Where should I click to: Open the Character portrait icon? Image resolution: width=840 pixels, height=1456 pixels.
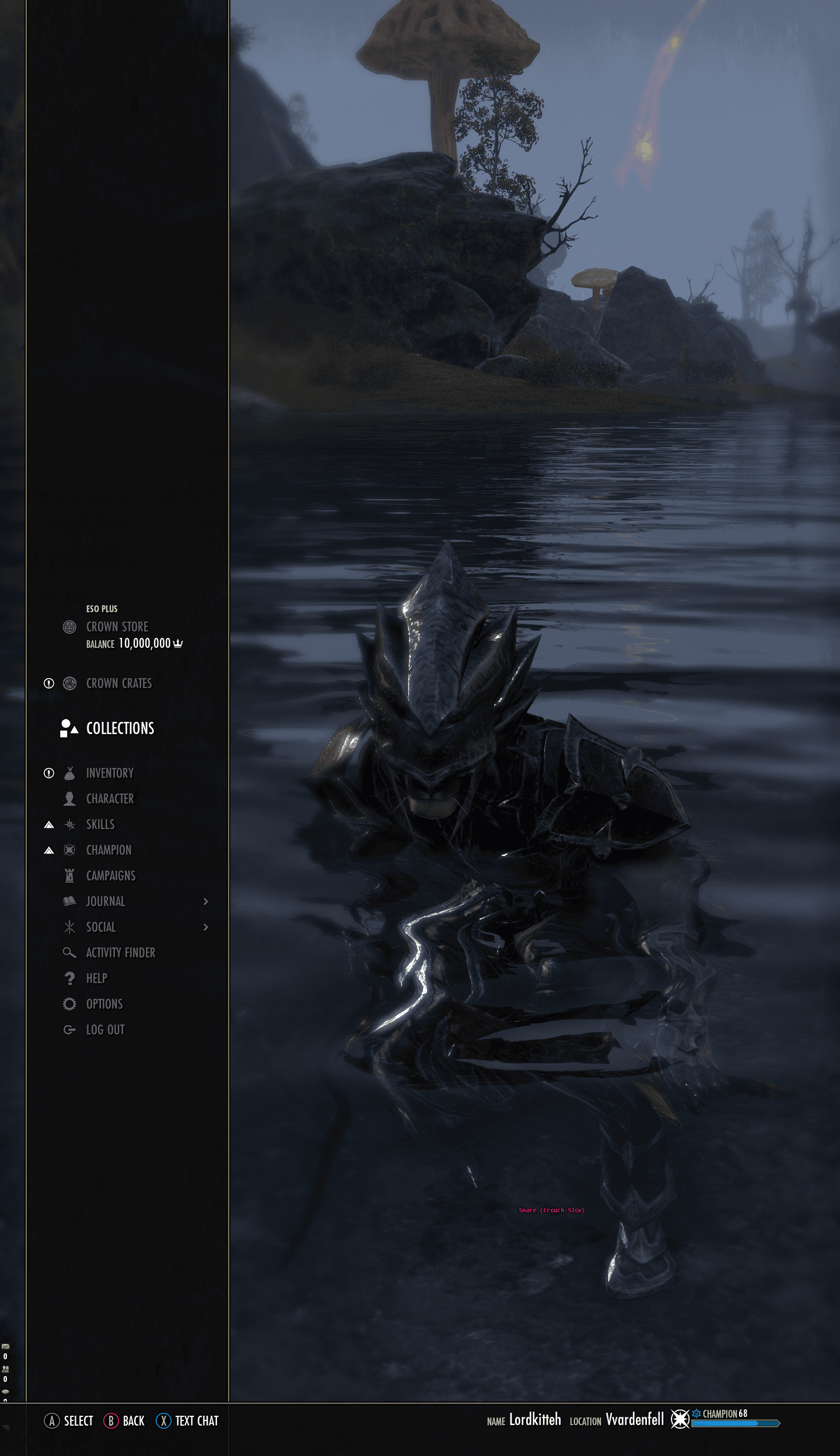[69, 798]
